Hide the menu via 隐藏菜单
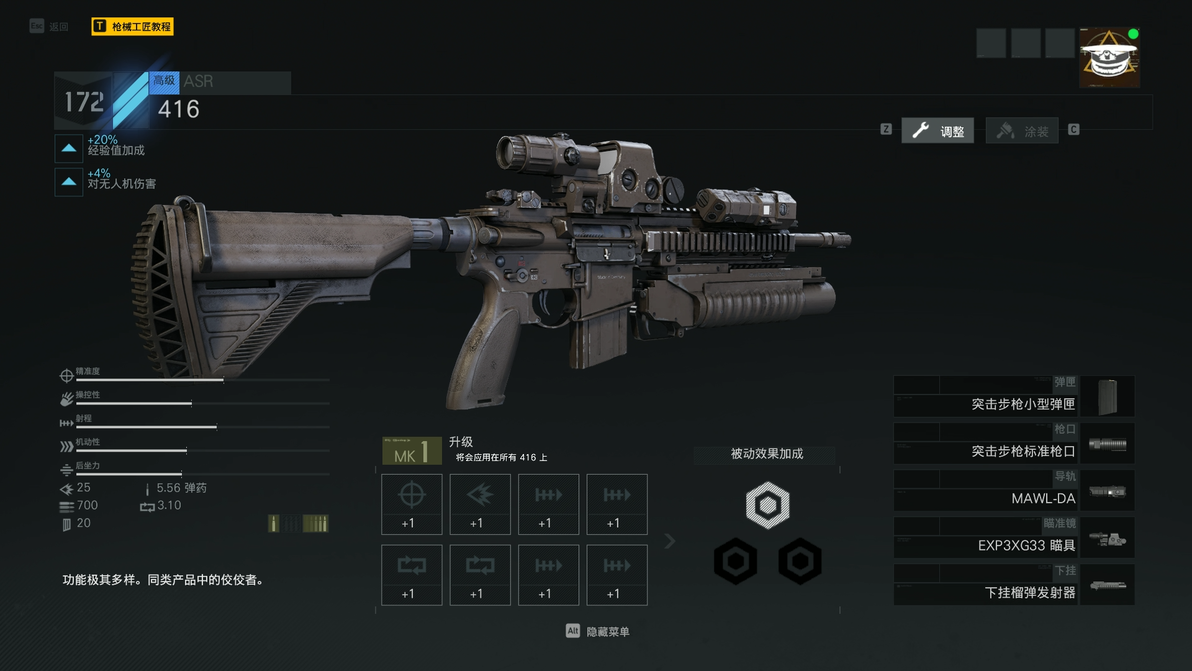The height and width of the screenshot is (671, 1192). (x=599, y=632)
